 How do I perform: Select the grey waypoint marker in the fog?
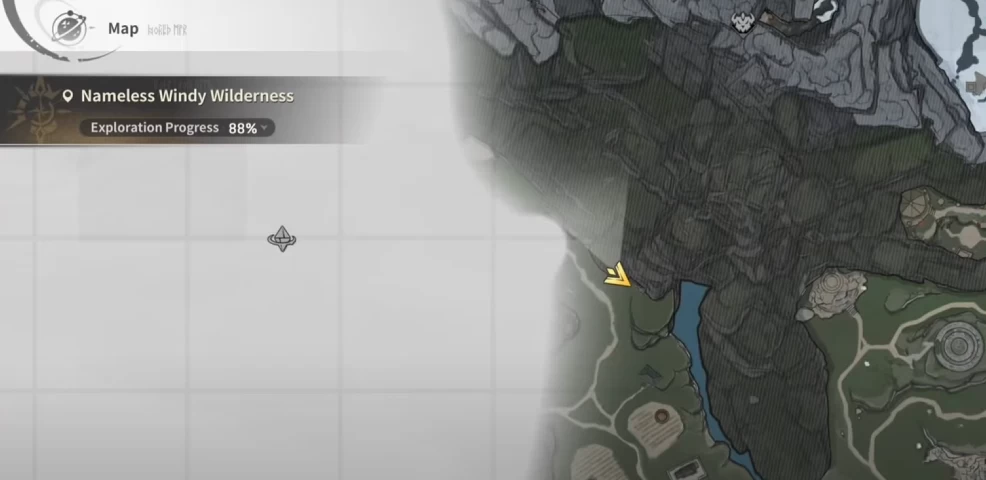click(x=282, y=238)
